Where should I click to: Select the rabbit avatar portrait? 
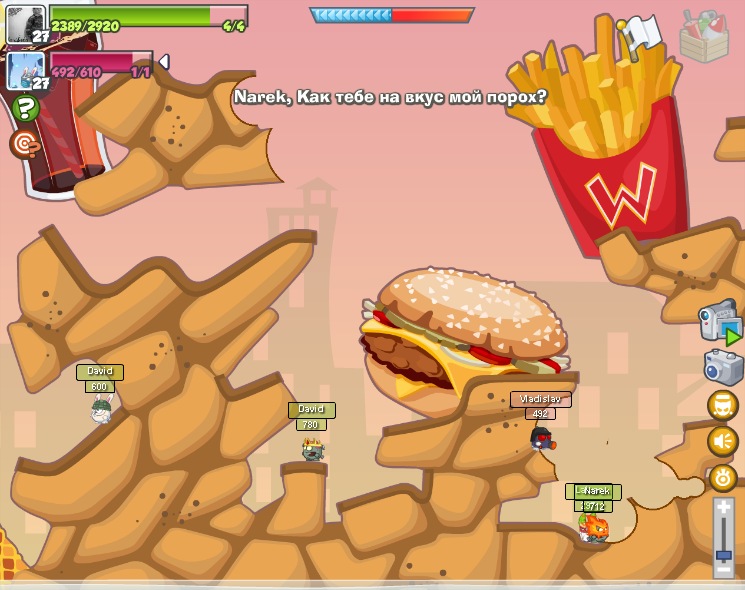coord(25,70)
